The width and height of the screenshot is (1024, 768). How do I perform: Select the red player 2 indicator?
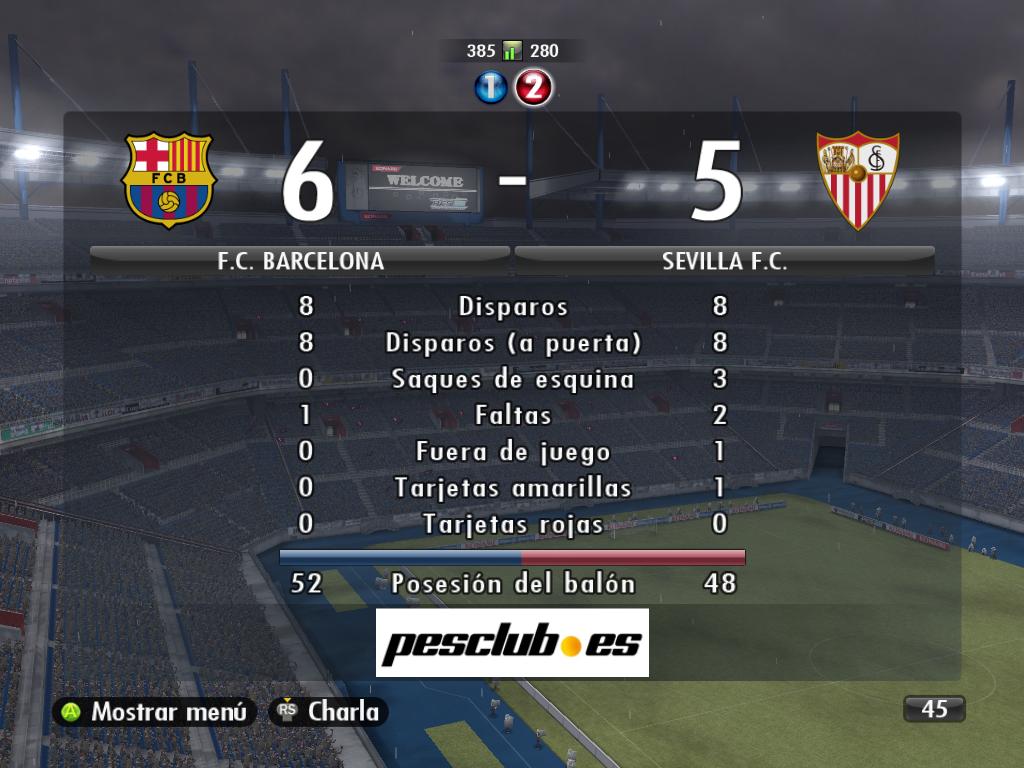pyautogui.click(x=533, y=88)
